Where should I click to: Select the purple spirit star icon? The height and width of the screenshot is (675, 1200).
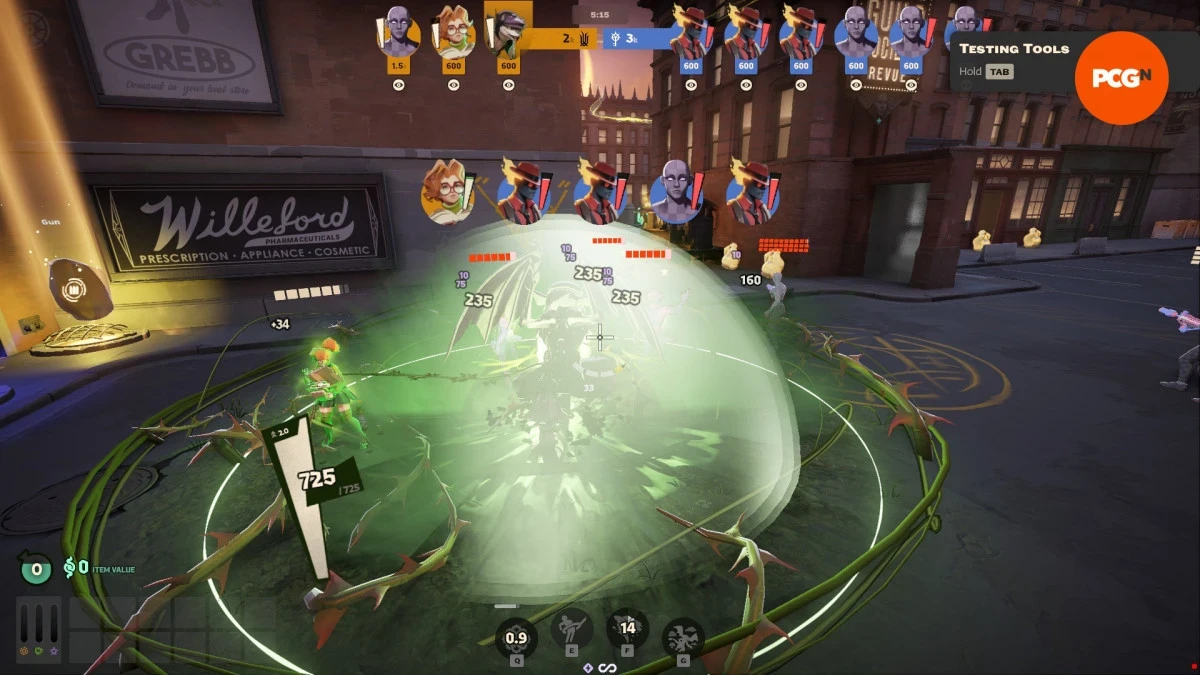tap(52, 652)
